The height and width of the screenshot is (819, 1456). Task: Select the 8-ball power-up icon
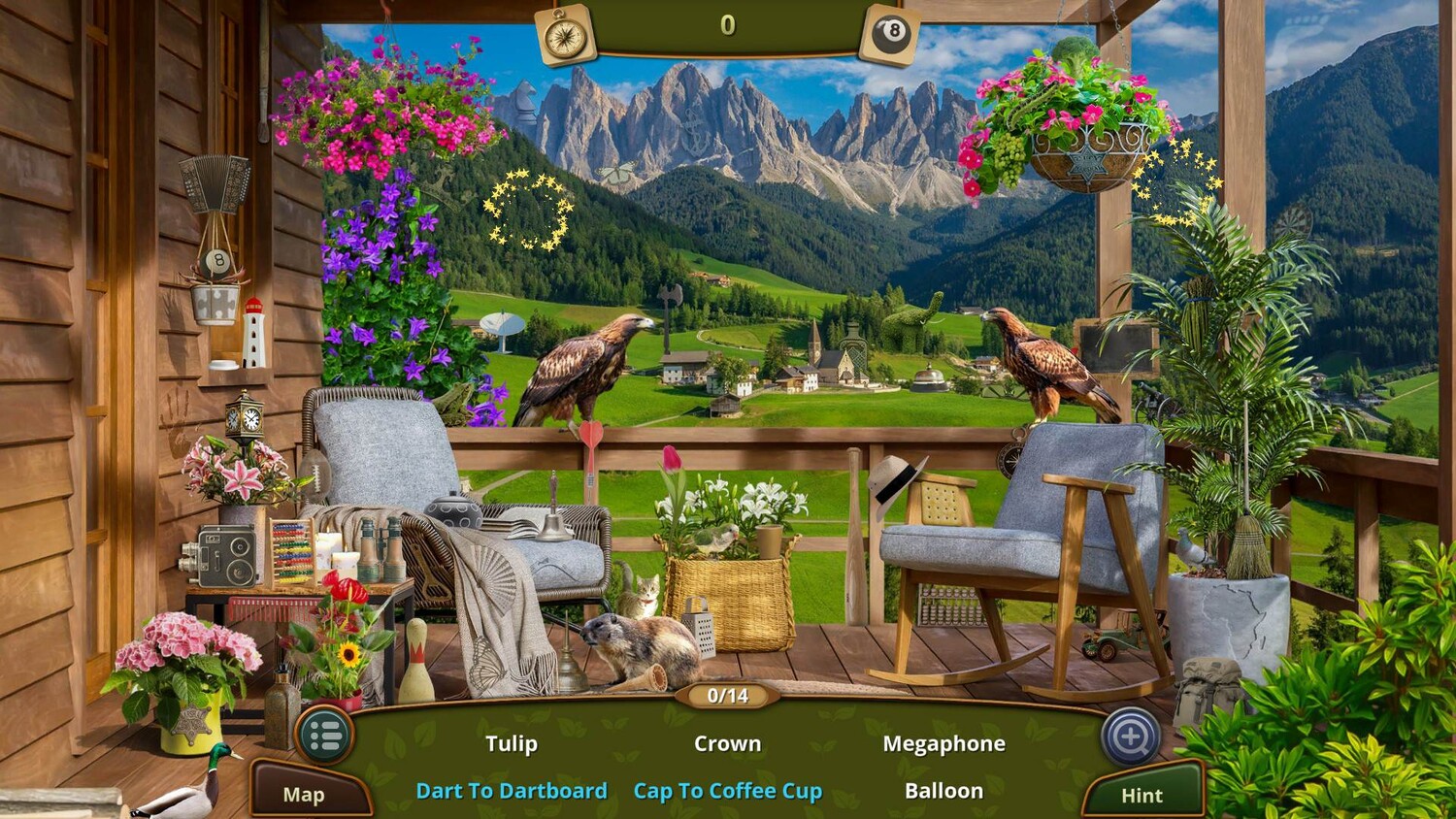click(x=890, y=35)
